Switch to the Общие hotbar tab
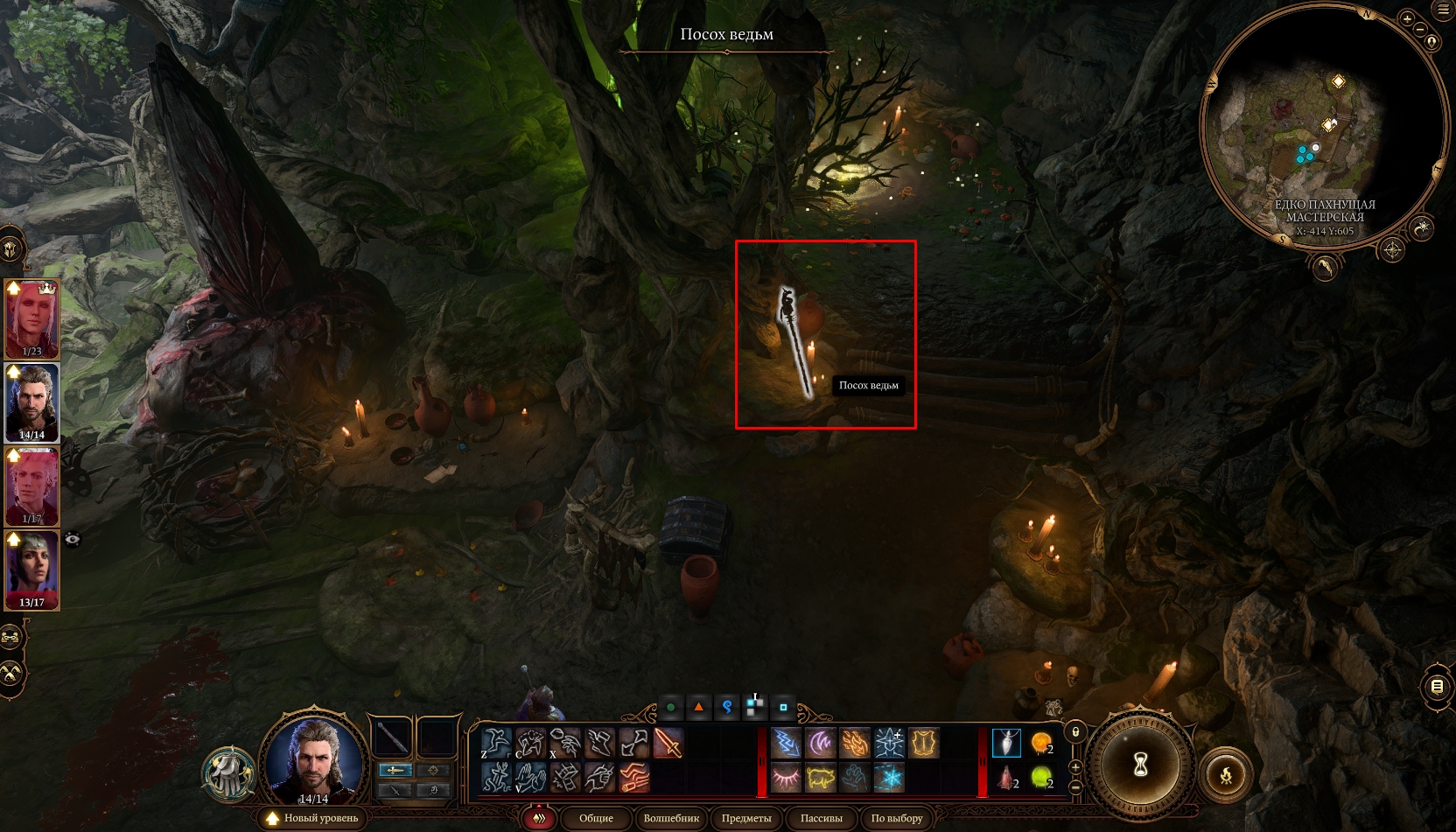Screen dimensions: 1456x832 [x=596, y=818]
